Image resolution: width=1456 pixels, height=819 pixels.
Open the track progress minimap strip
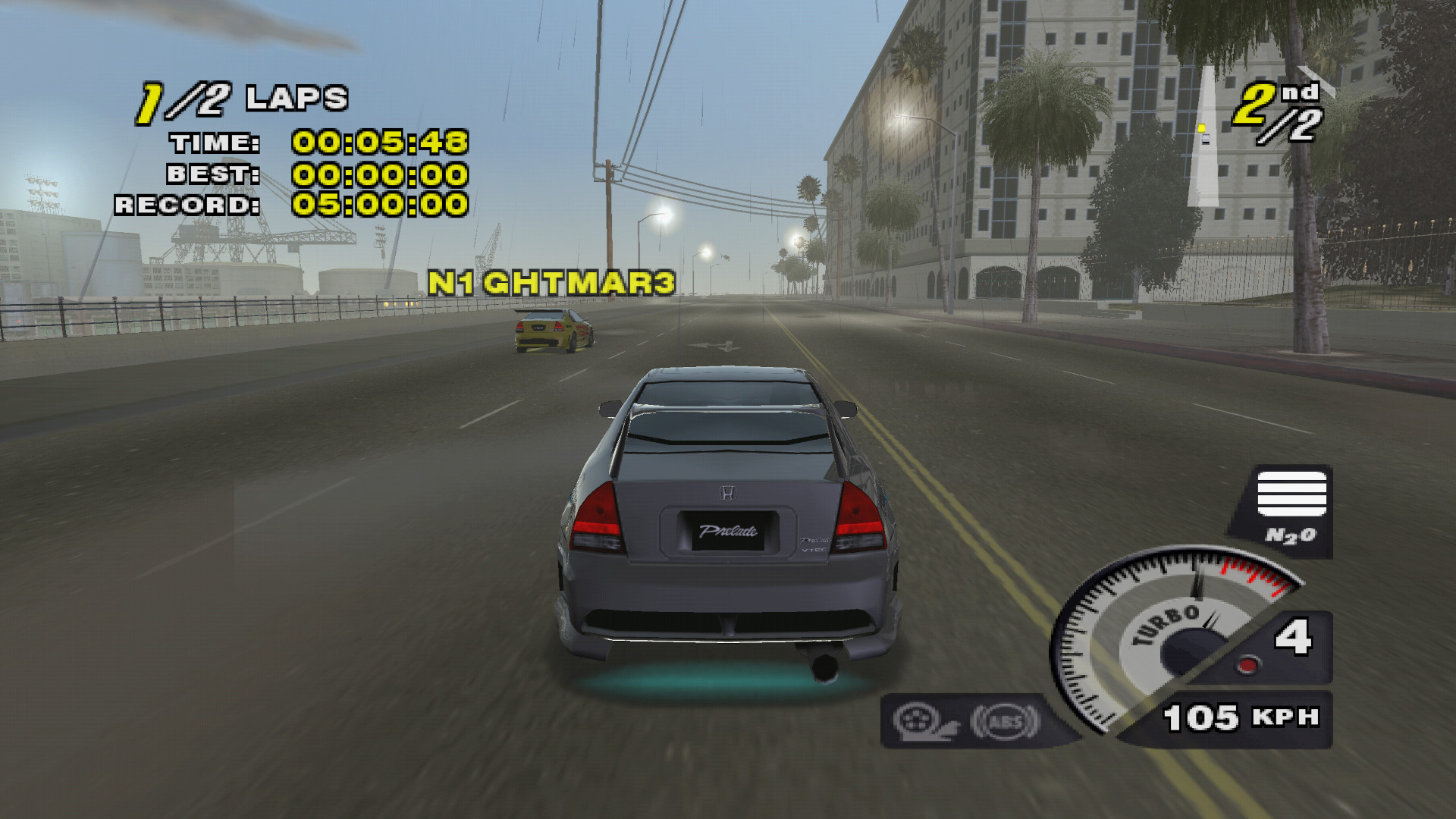coord(1203,136)
